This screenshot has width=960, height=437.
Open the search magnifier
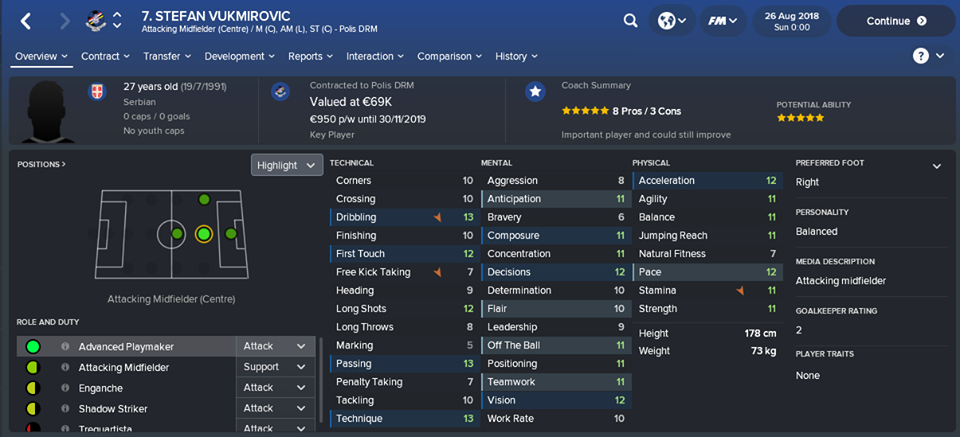pos(630,20)
